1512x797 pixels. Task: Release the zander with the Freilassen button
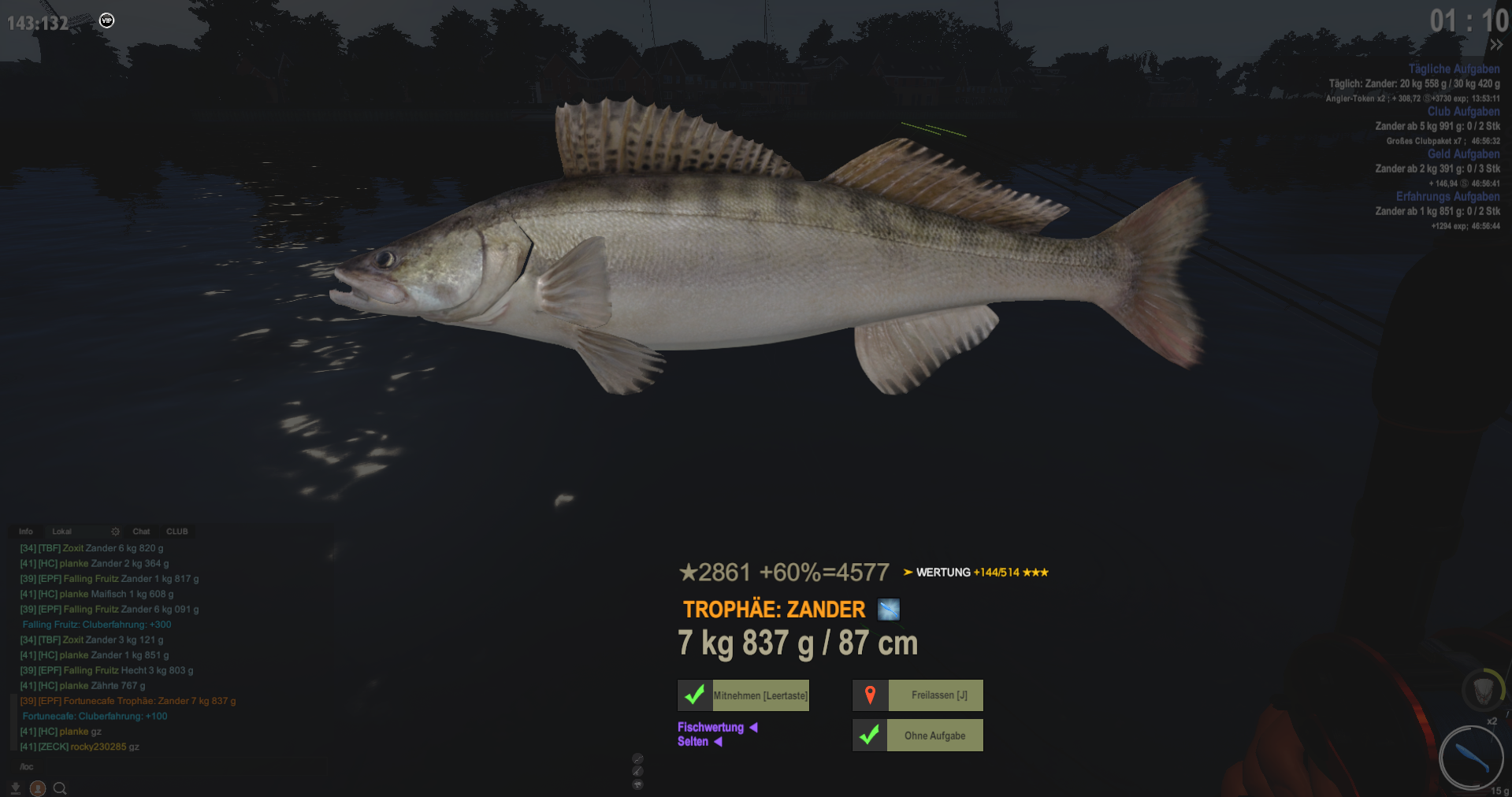tap(919, 695)
